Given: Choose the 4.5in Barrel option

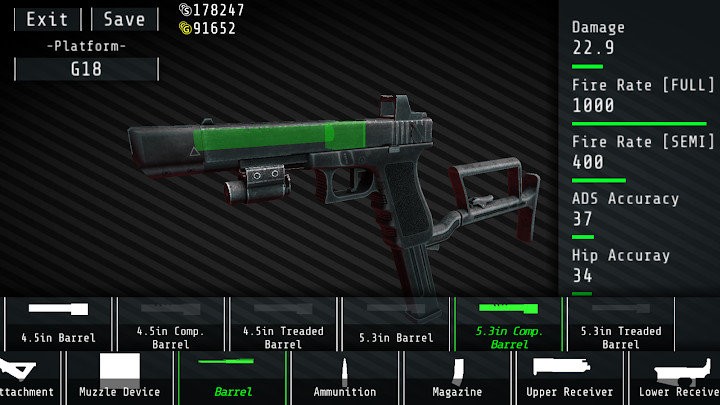Looking at the screenshot, I should 62,323.
